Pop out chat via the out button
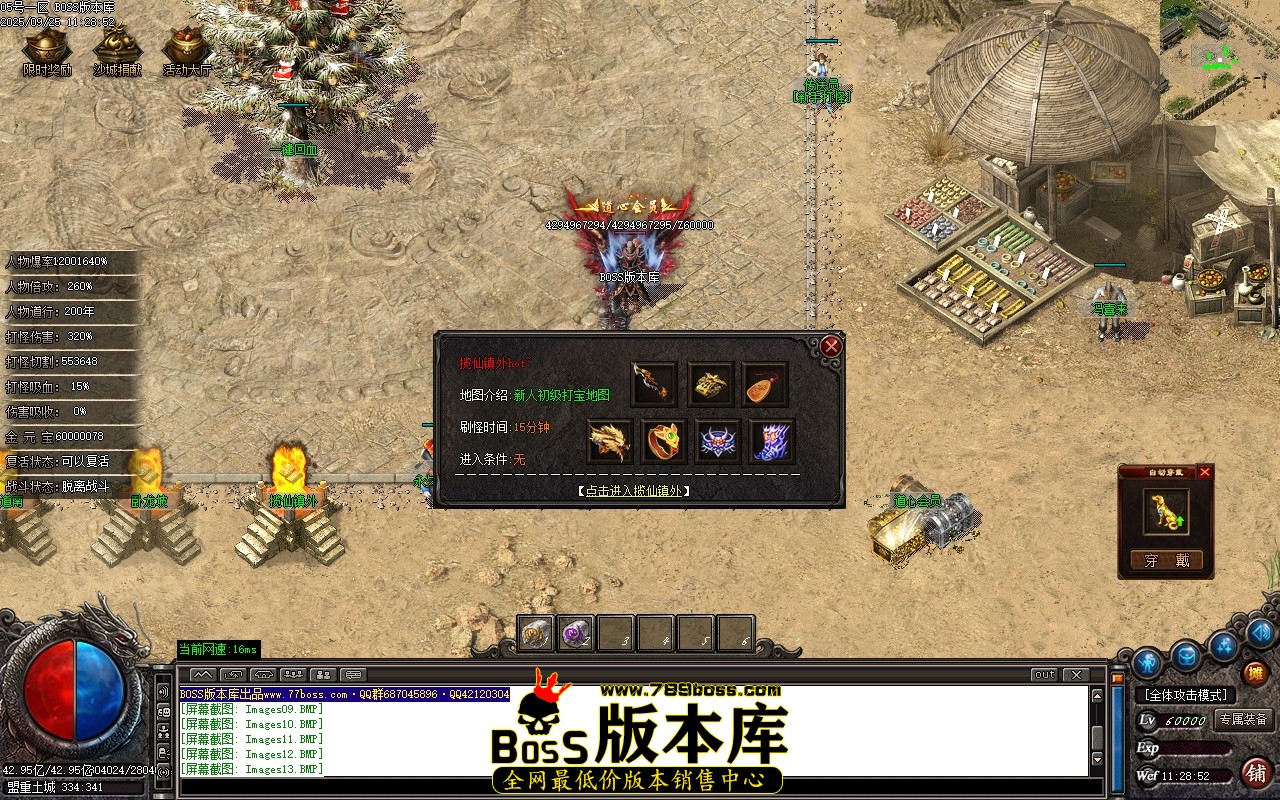This screenshot has width=1280, height=800. [x=1043, y=676]
